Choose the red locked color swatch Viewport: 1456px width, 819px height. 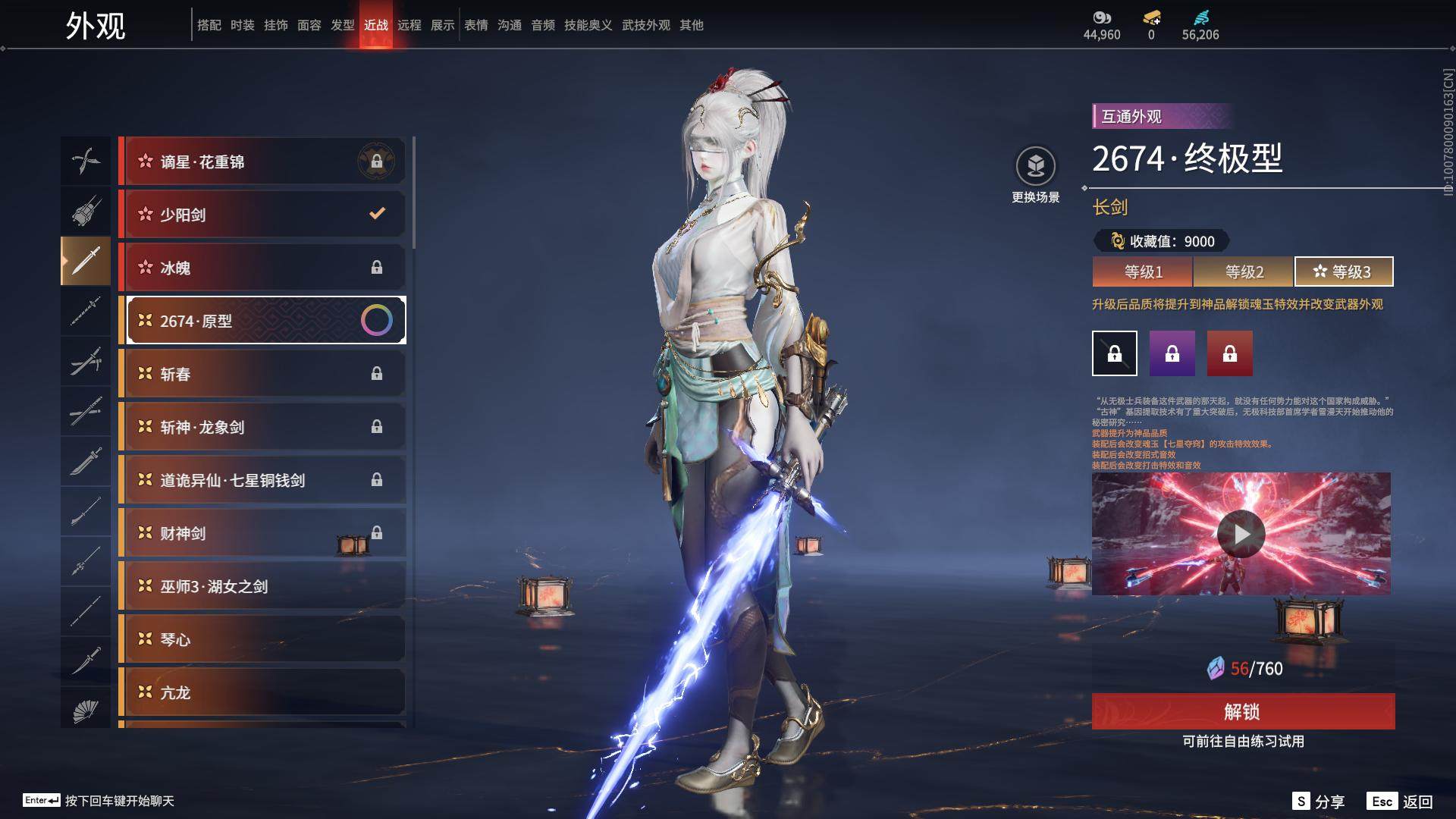(x=1229, y=353)
